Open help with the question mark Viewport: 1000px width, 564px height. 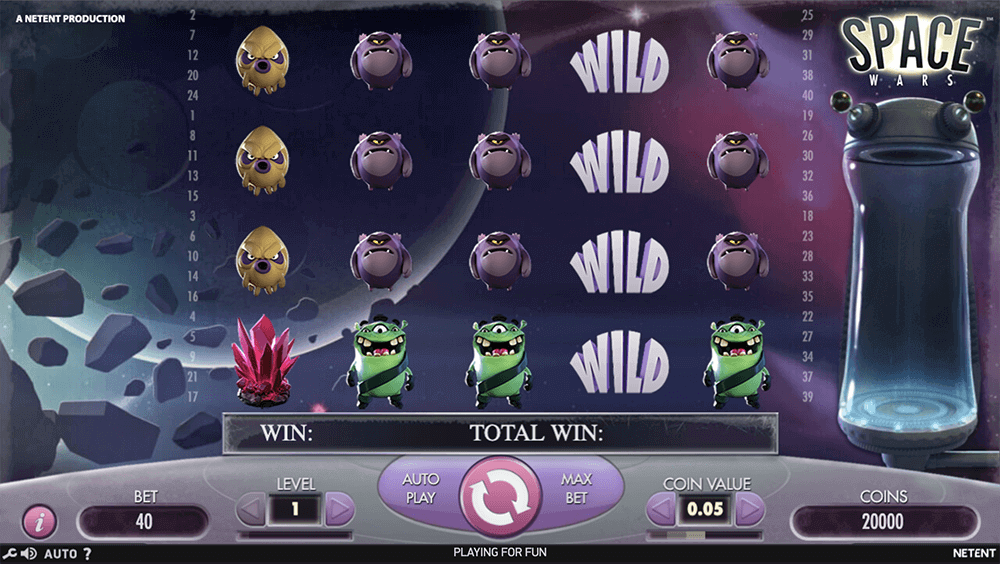point(87,553)
